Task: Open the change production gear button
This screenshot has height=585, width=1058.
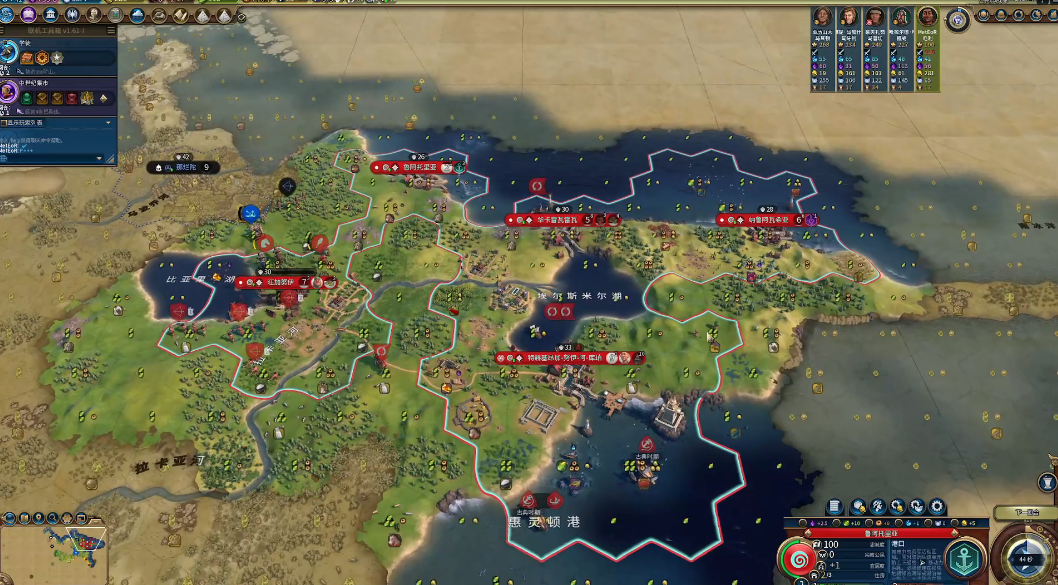Action: [937, 506]
